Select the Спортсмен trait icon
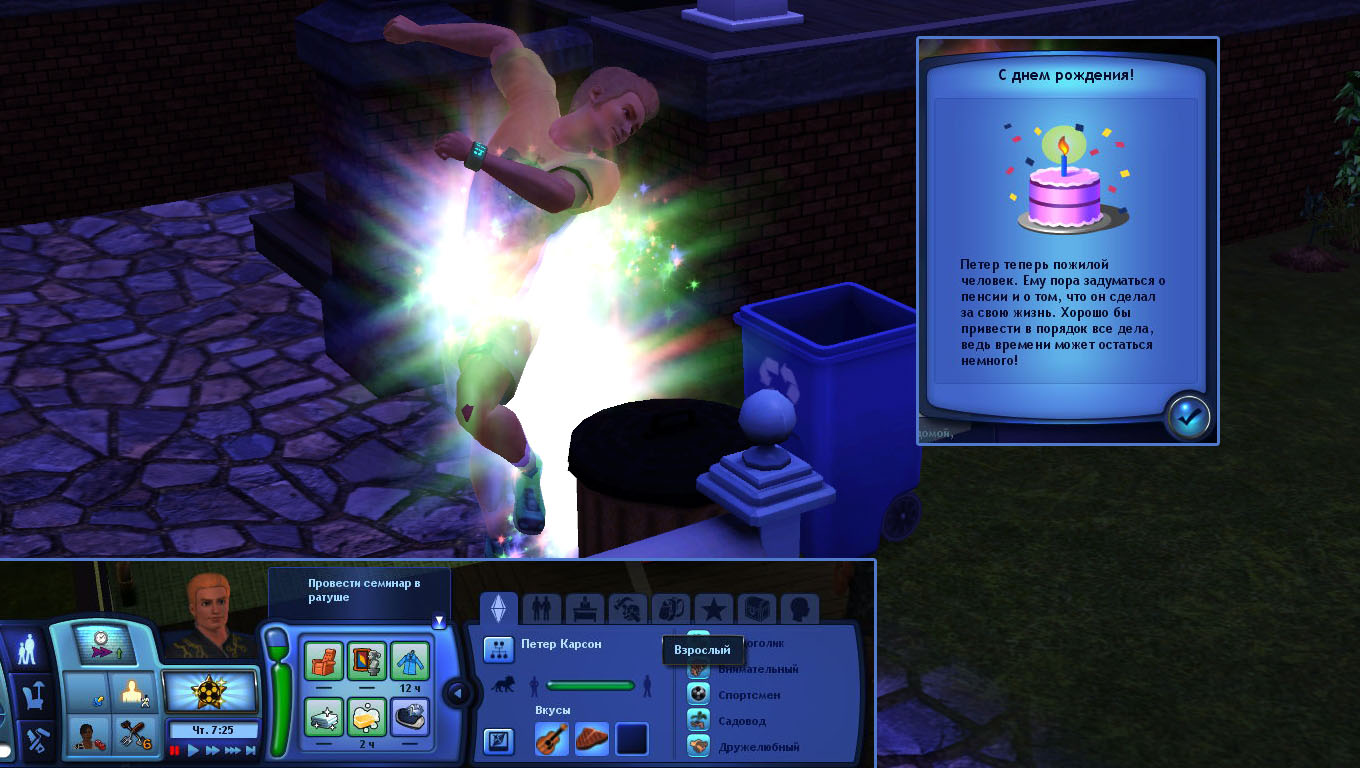 pos(698,694)
